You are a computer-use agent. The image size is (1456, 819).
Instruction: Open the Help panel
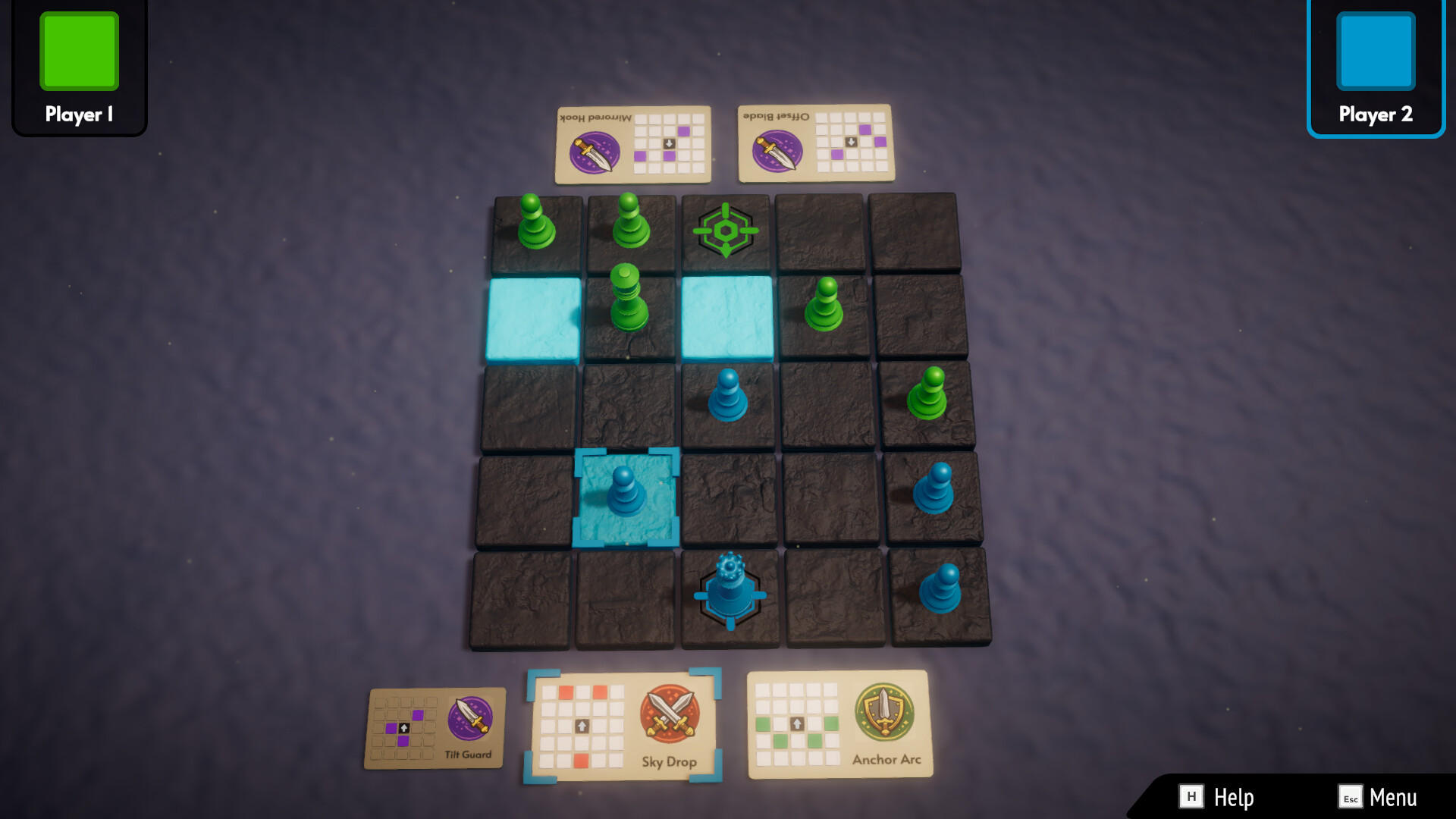coord(1233,797)
